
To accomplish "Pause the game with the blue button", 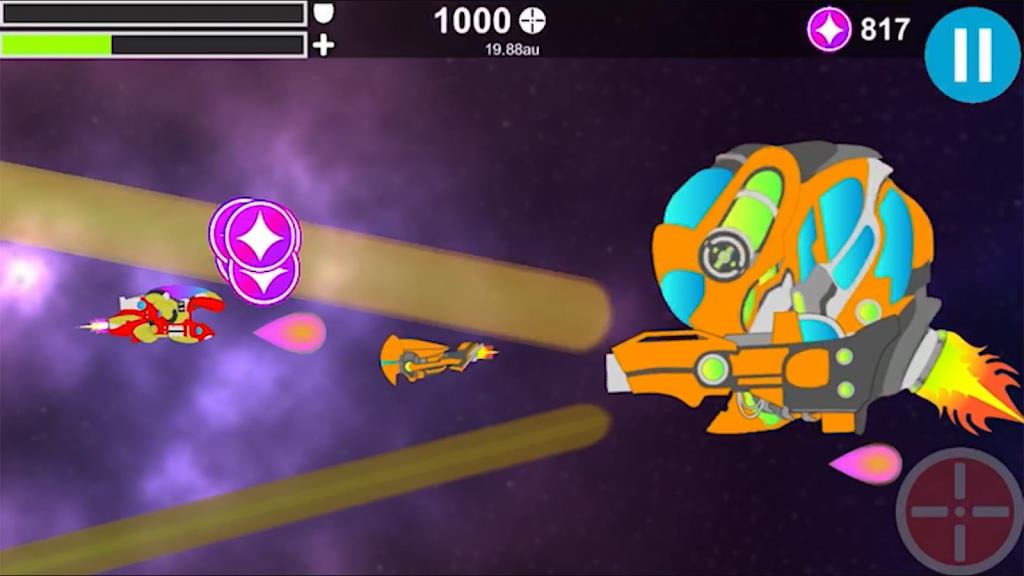I will tap(972, 54).
